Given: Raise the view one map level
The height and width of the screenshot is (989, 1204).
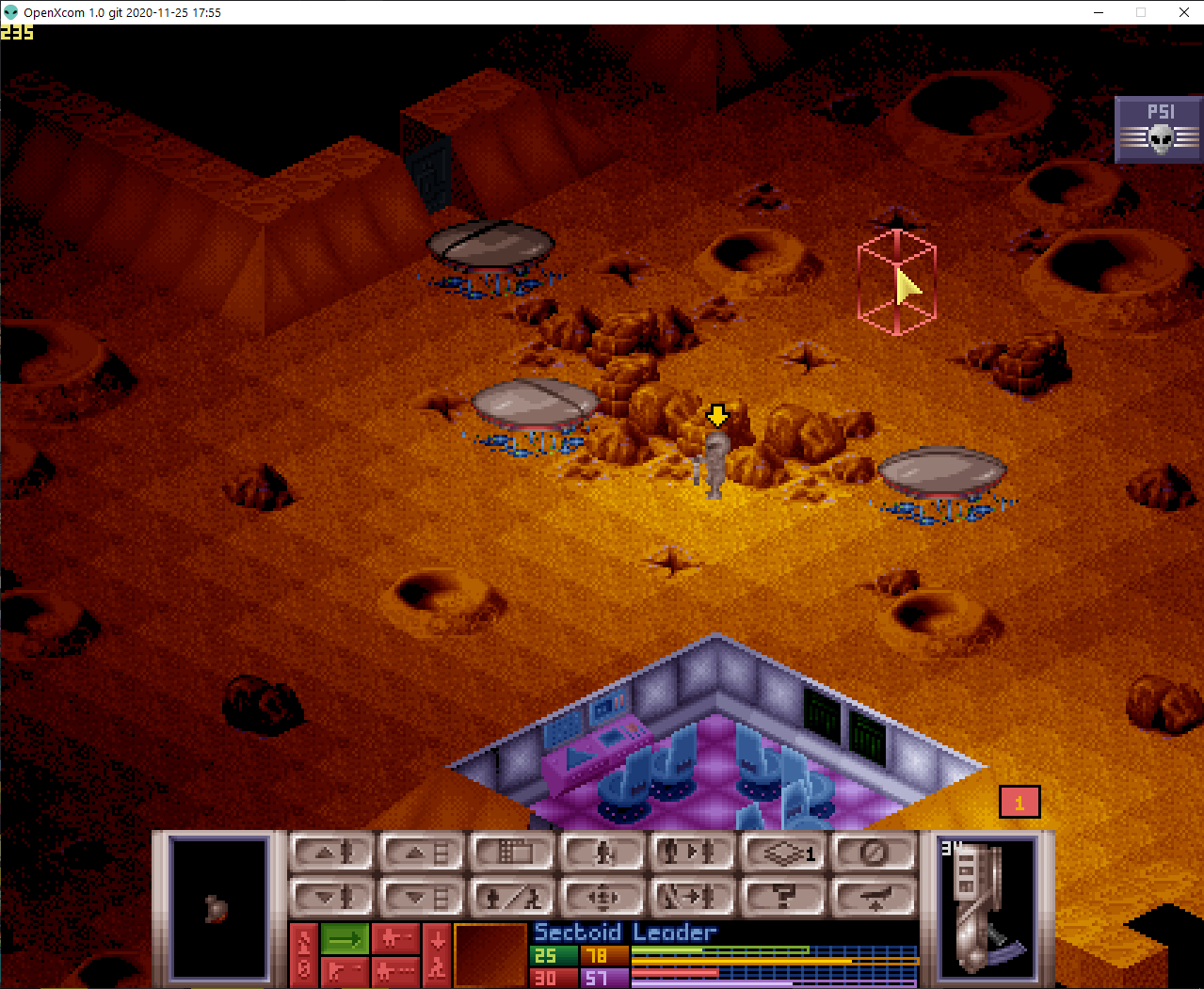Looking at the screenshot, I should 421,853.
